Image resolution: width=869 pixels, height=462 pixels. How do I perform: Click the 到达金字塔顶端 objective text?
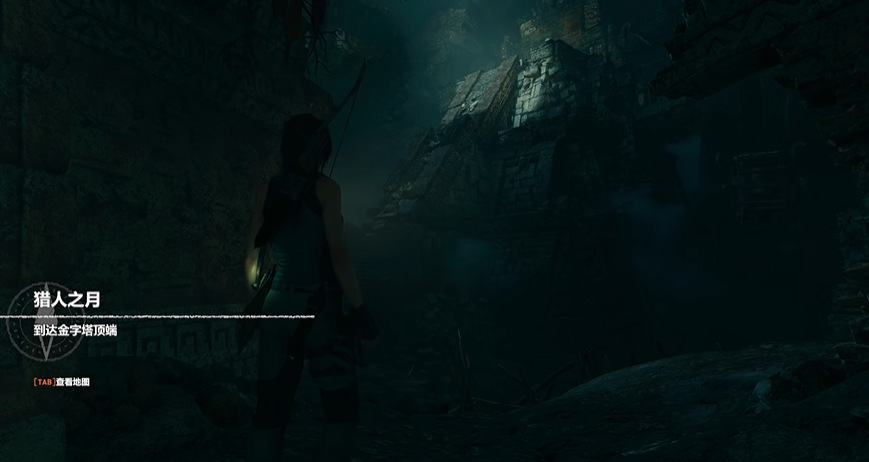(x=75, y=330)
